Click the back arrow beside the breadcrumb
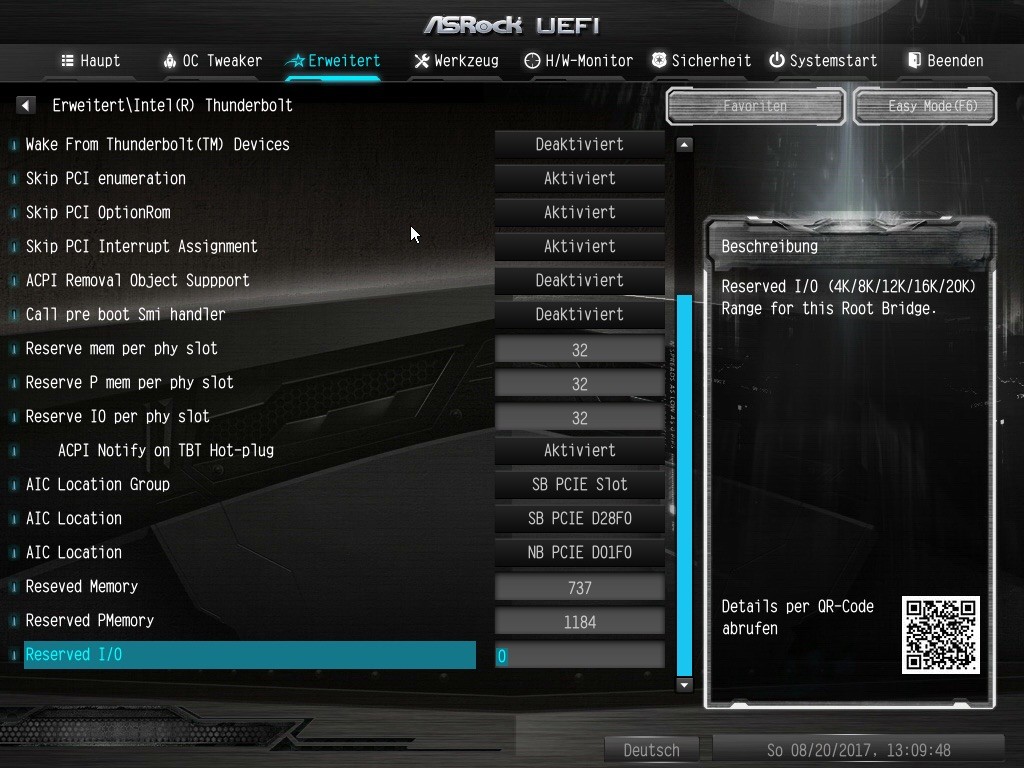Screen dimensions: 1024x768 coord(26,105)
